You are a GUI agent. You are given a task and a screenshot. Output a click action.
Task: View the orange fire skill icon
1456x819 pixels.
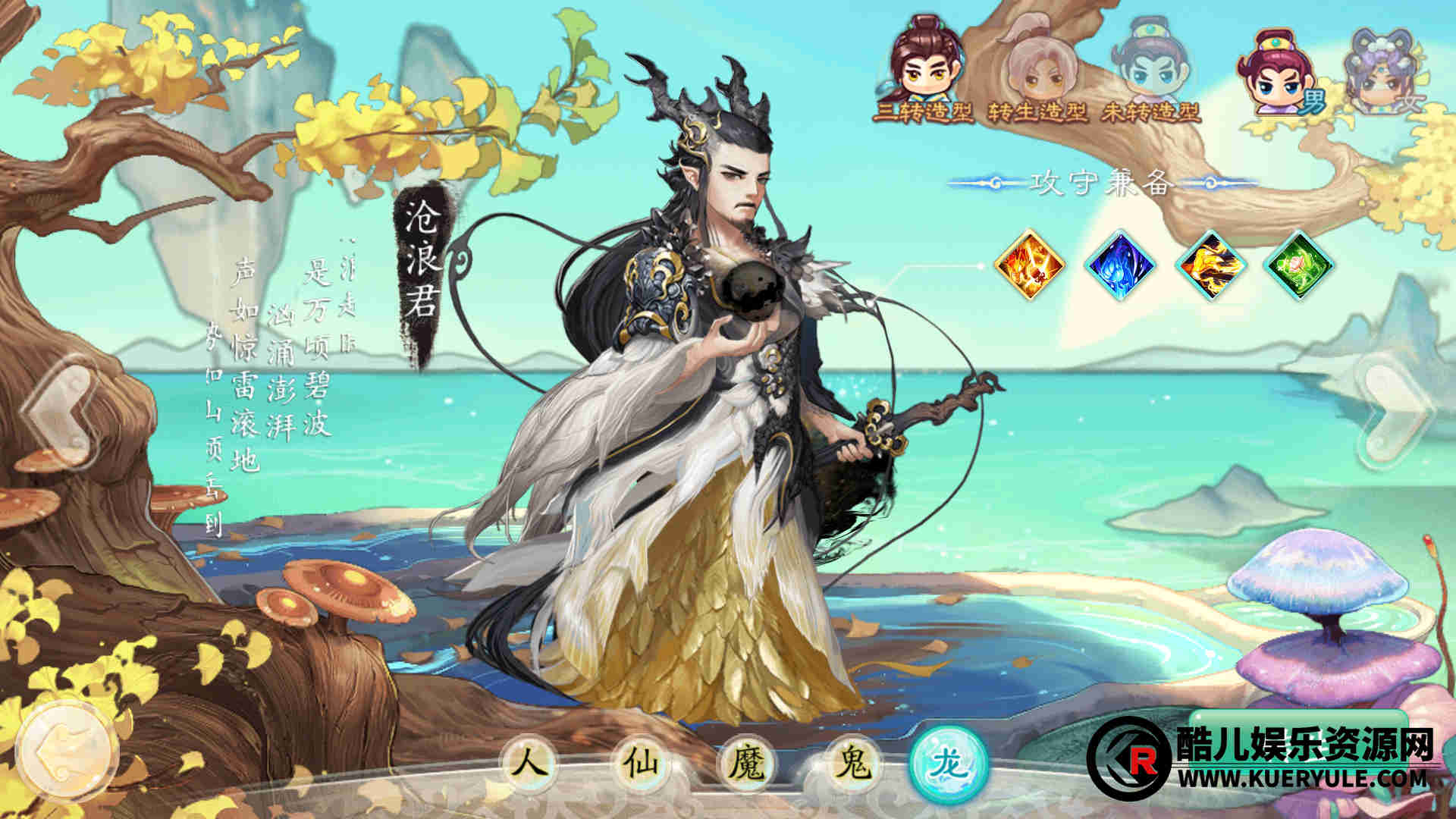tap(1030, 265)
